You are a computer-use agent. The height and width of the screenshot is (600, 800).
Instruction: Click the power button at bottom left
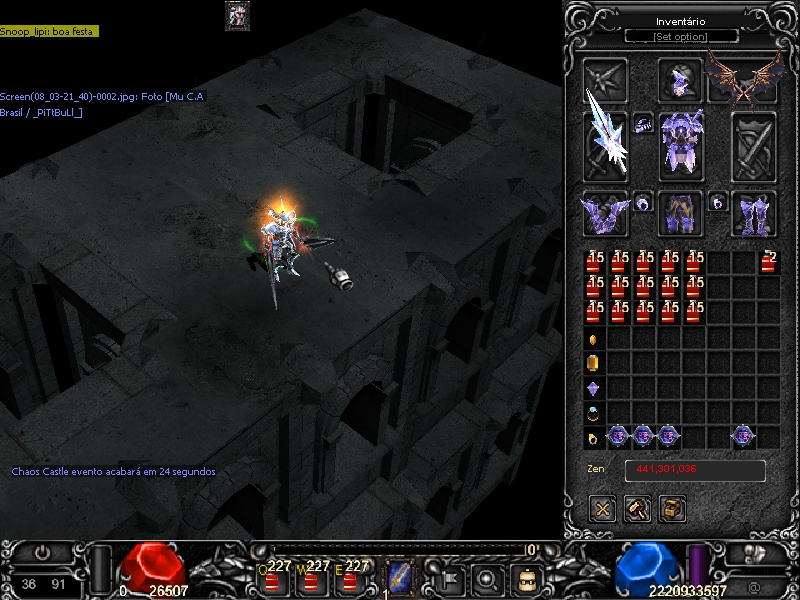point(42,552)
